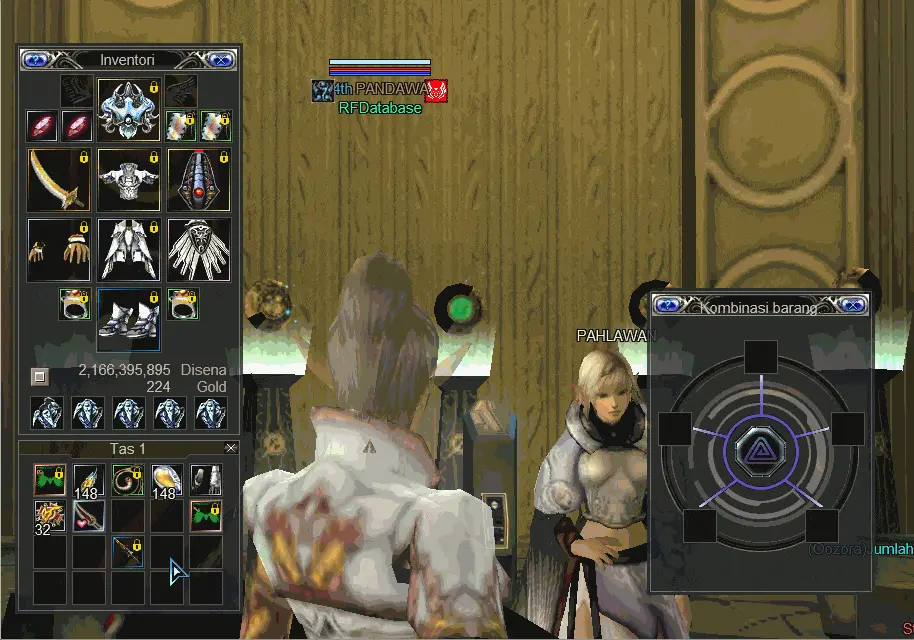Select the equipped helmet slot
The width and height of the screenshot is (914, 640).
(129, 109)
